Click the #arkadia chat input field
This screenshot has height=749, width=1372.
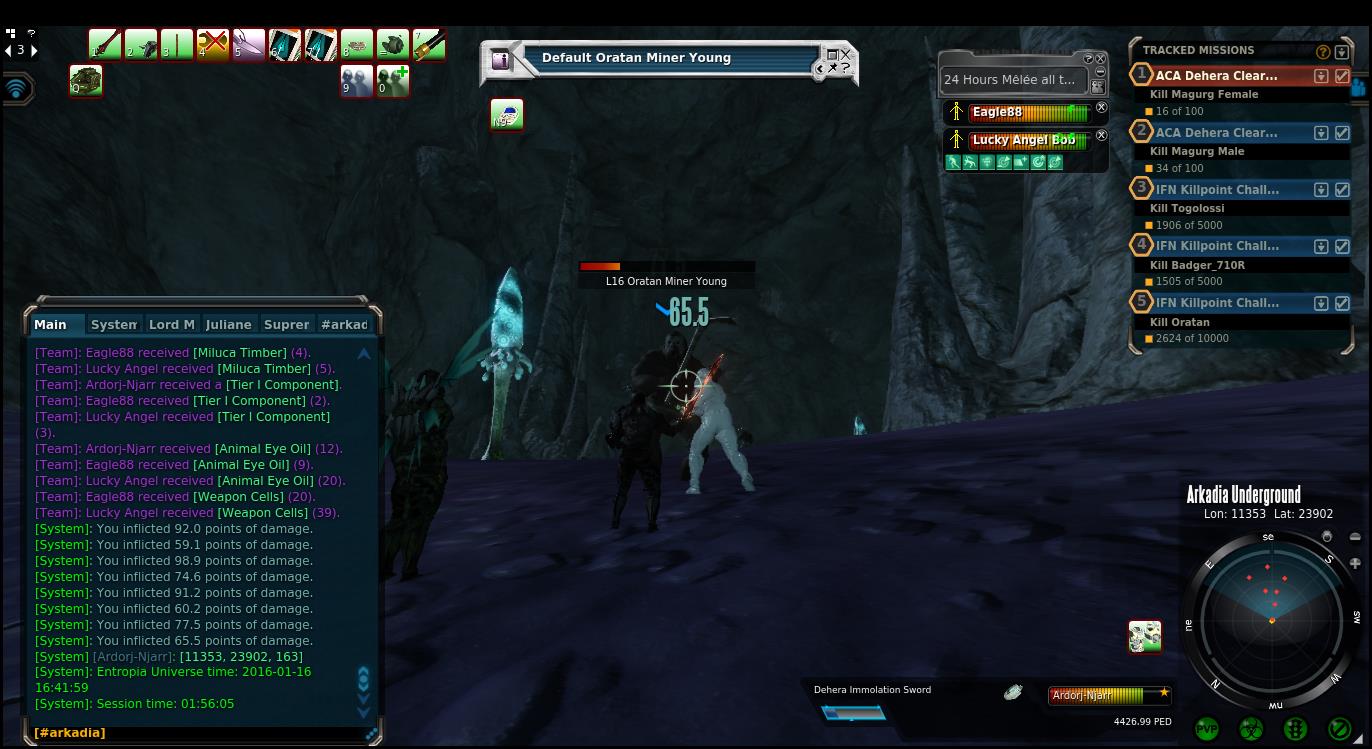click(x=200, y=733)
